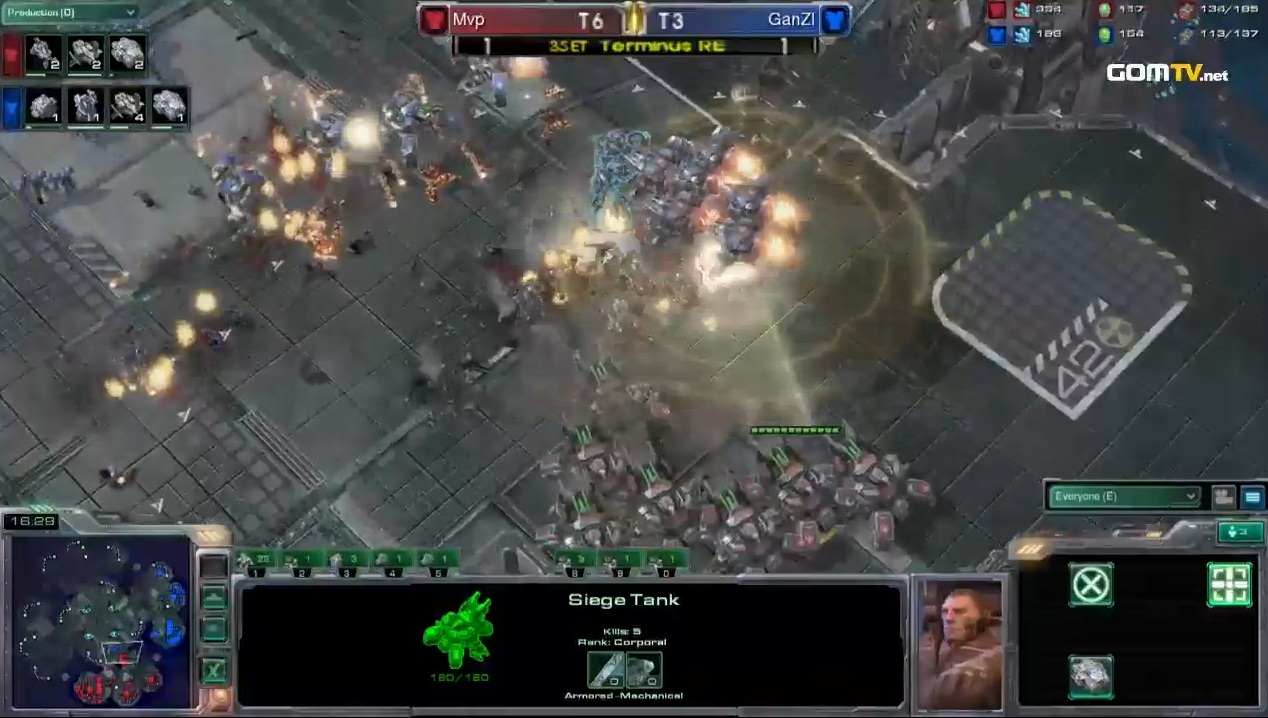The image size is (1268, 718).
Task: Select control group 3 tab
Action: pyautogui.click(x=346, y=561)
